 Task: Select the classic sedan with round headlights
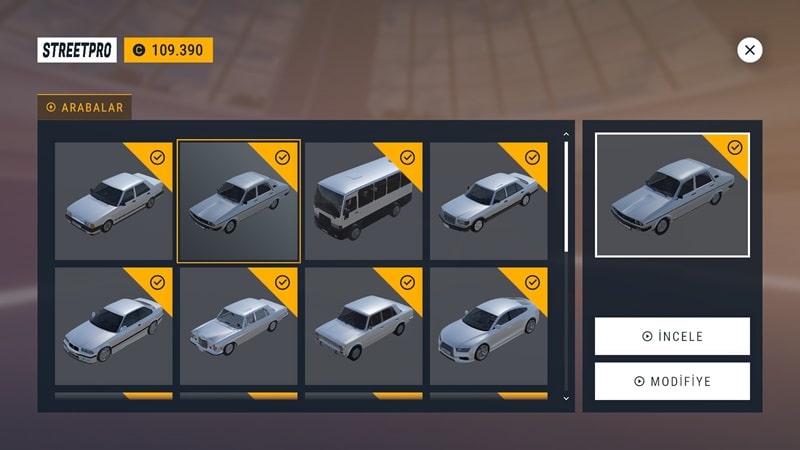[238, 326]
